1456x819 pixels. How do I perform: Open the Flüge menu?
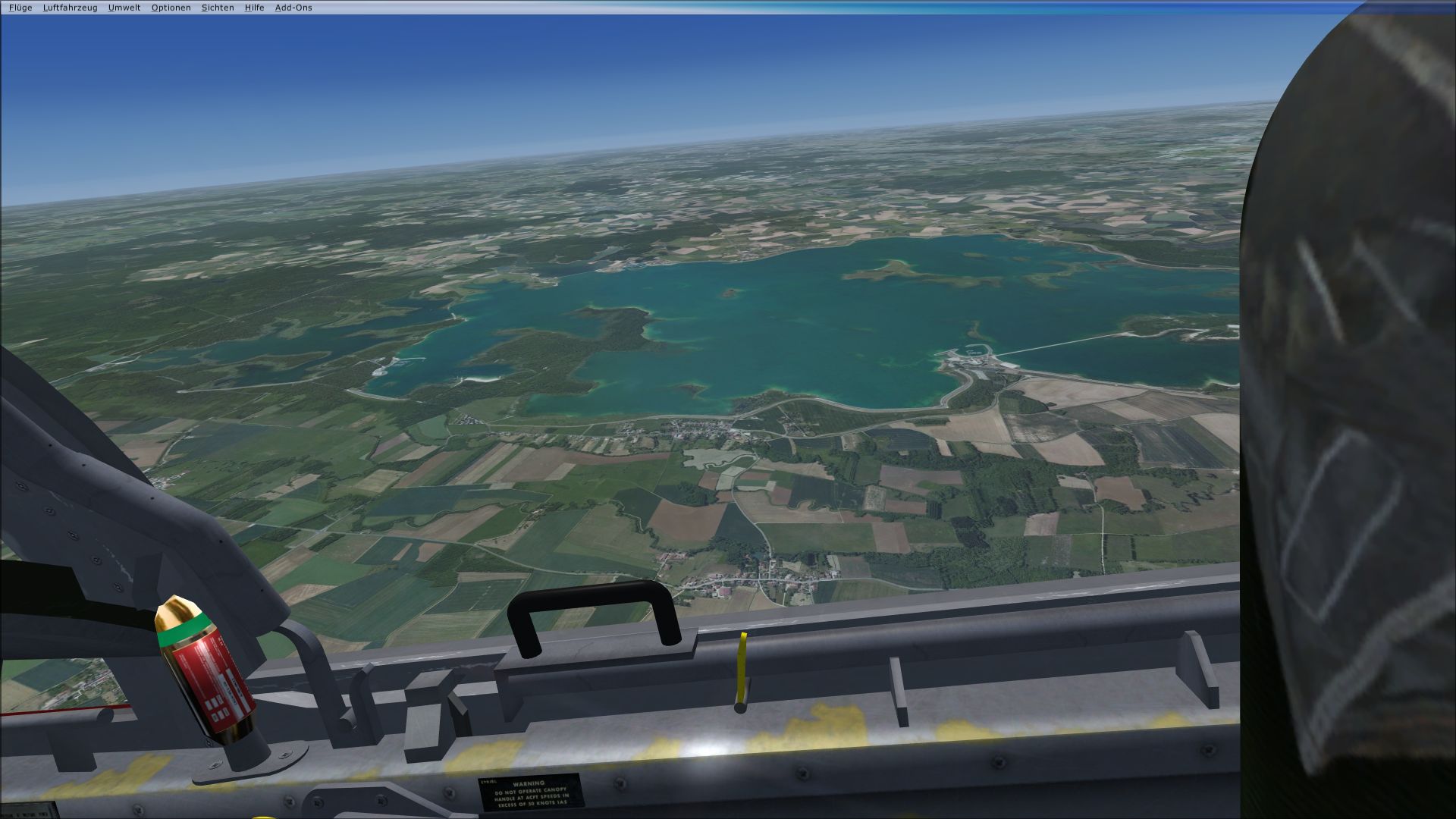pyautogui.click(x=20, y=8)
